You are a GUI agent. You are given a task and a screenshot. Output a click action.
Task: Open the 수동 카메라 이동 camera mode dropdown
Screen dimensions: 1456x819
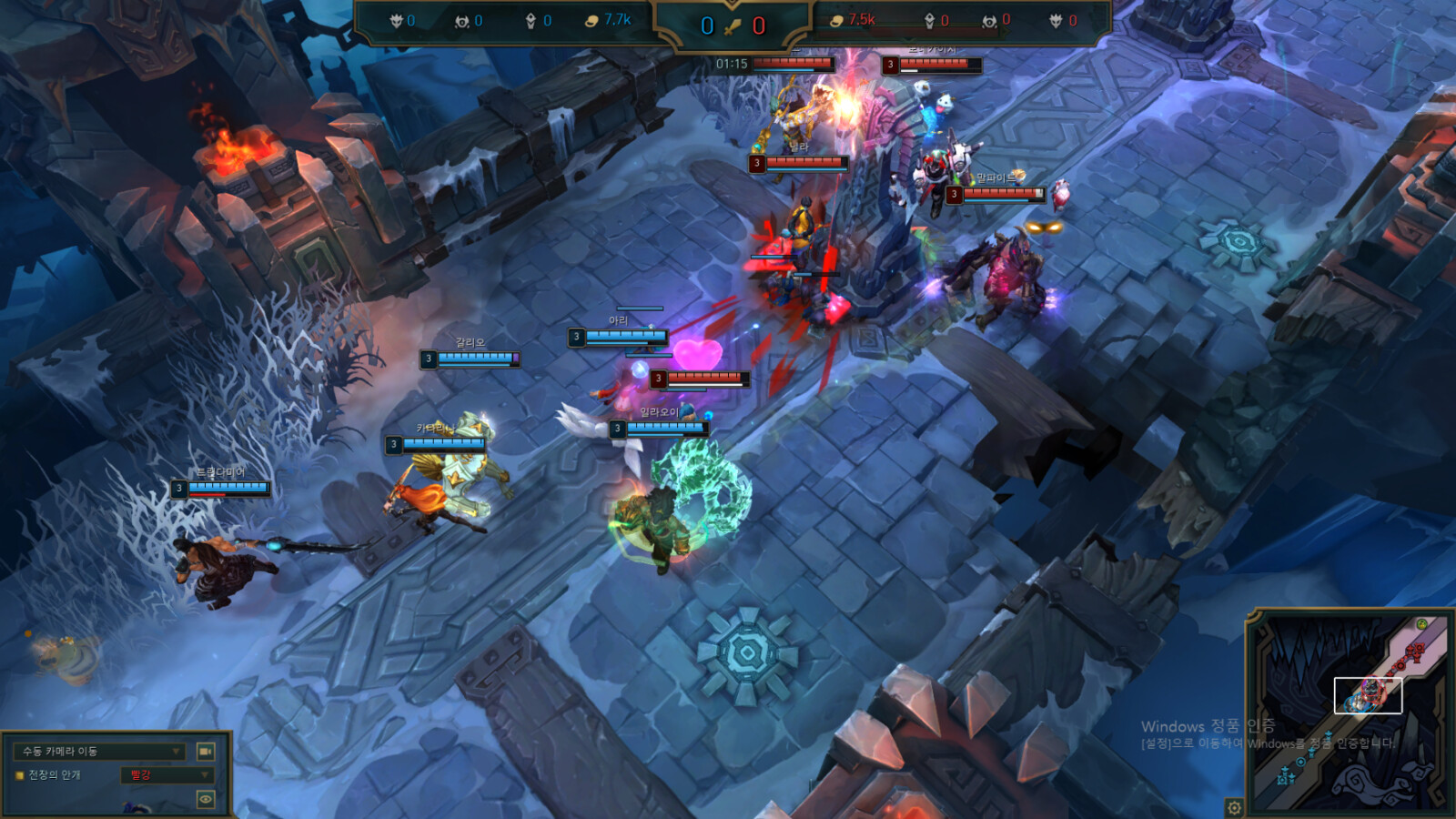100,752
